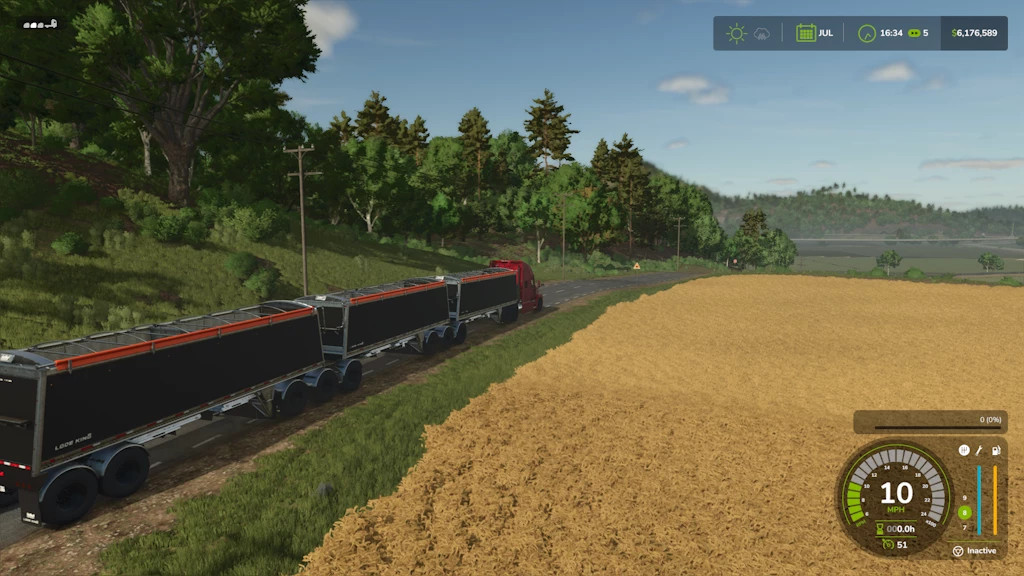Click the sunny weather icon
Viewport: 1024px width, 576px height.
click(x=736, y=33)
